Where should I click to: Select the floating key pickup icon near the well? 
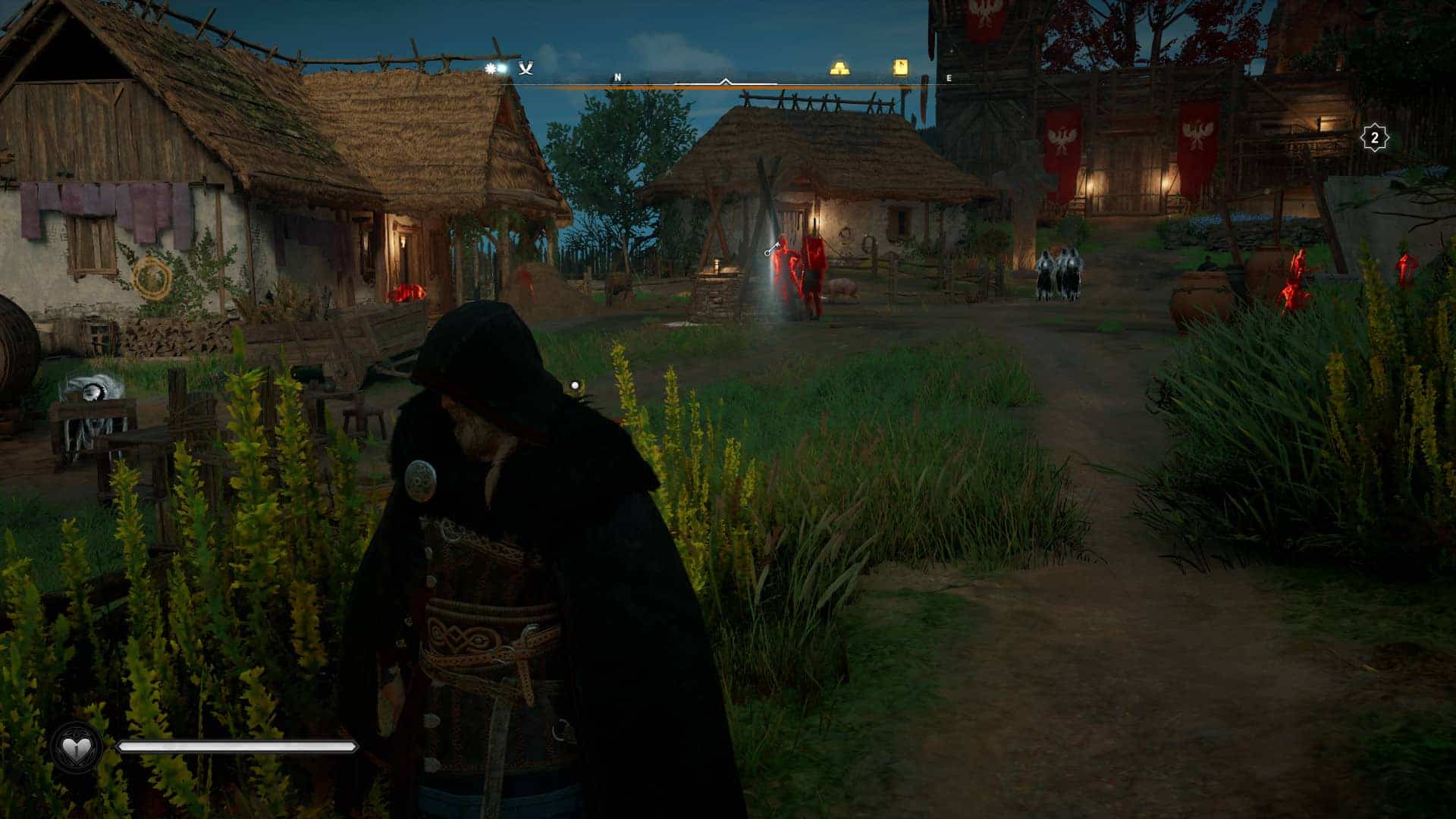(772, 249)
